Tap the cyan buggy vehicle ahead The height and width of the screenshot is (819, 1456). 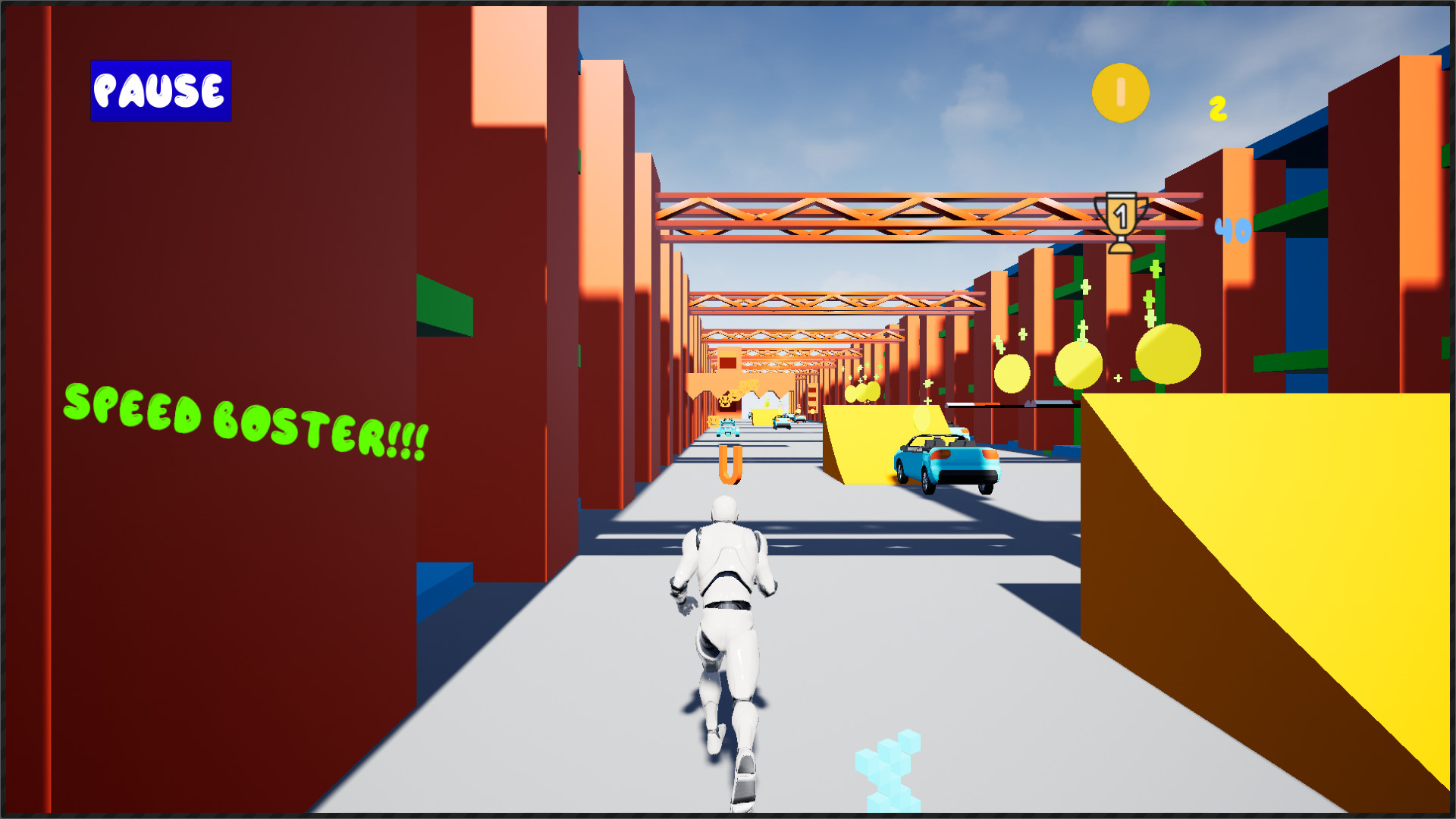coord(728,428)
